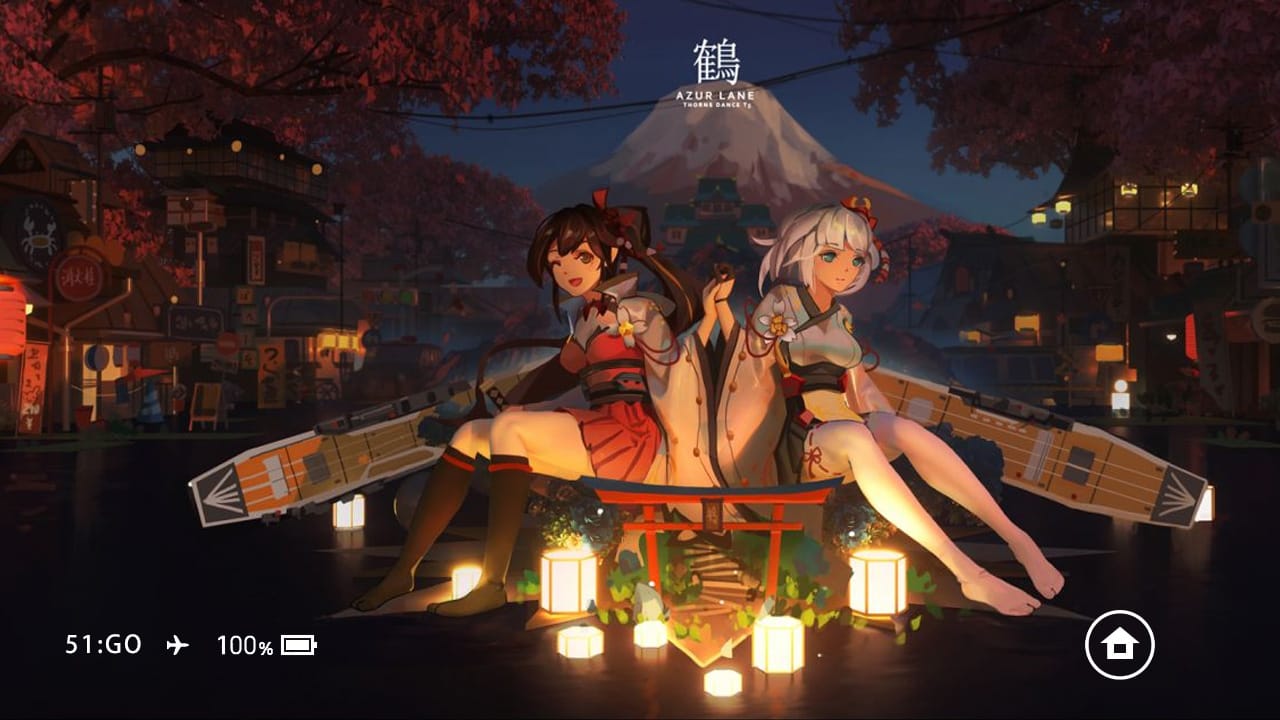Toggle the airplane mode icon
Image resolution: width=1280 pixels, height=720 pixels.
(176, 645)
